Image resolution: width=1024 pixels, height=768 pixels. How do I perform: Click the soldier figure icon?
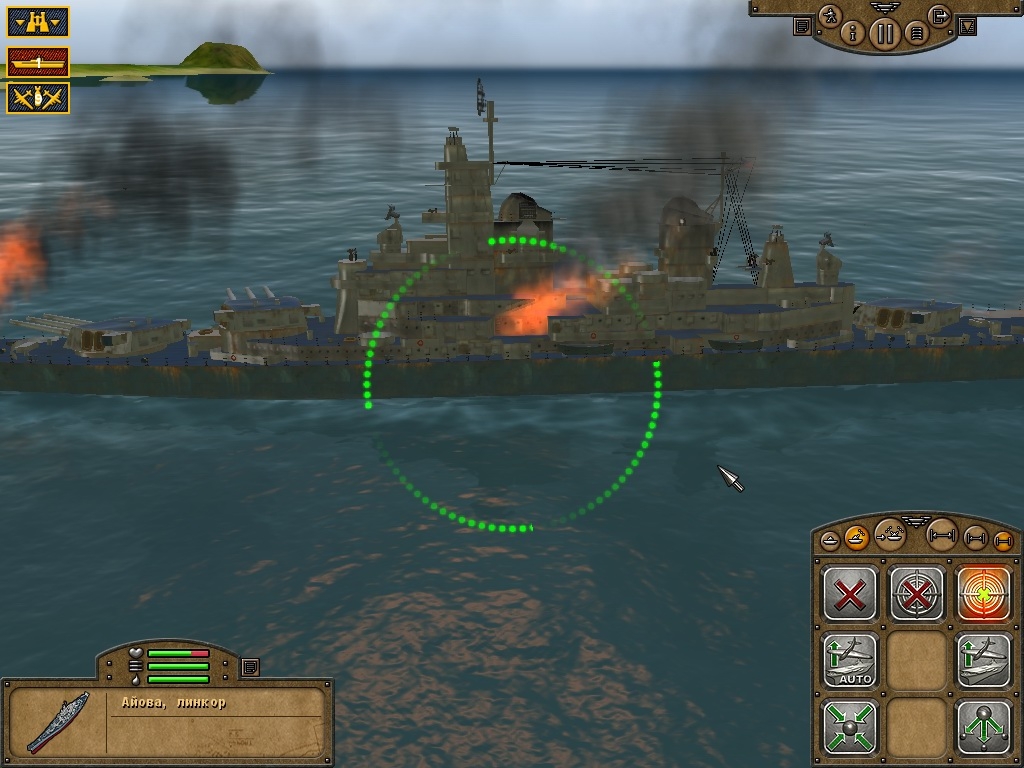pyautogui.click(x=830, y=16)
